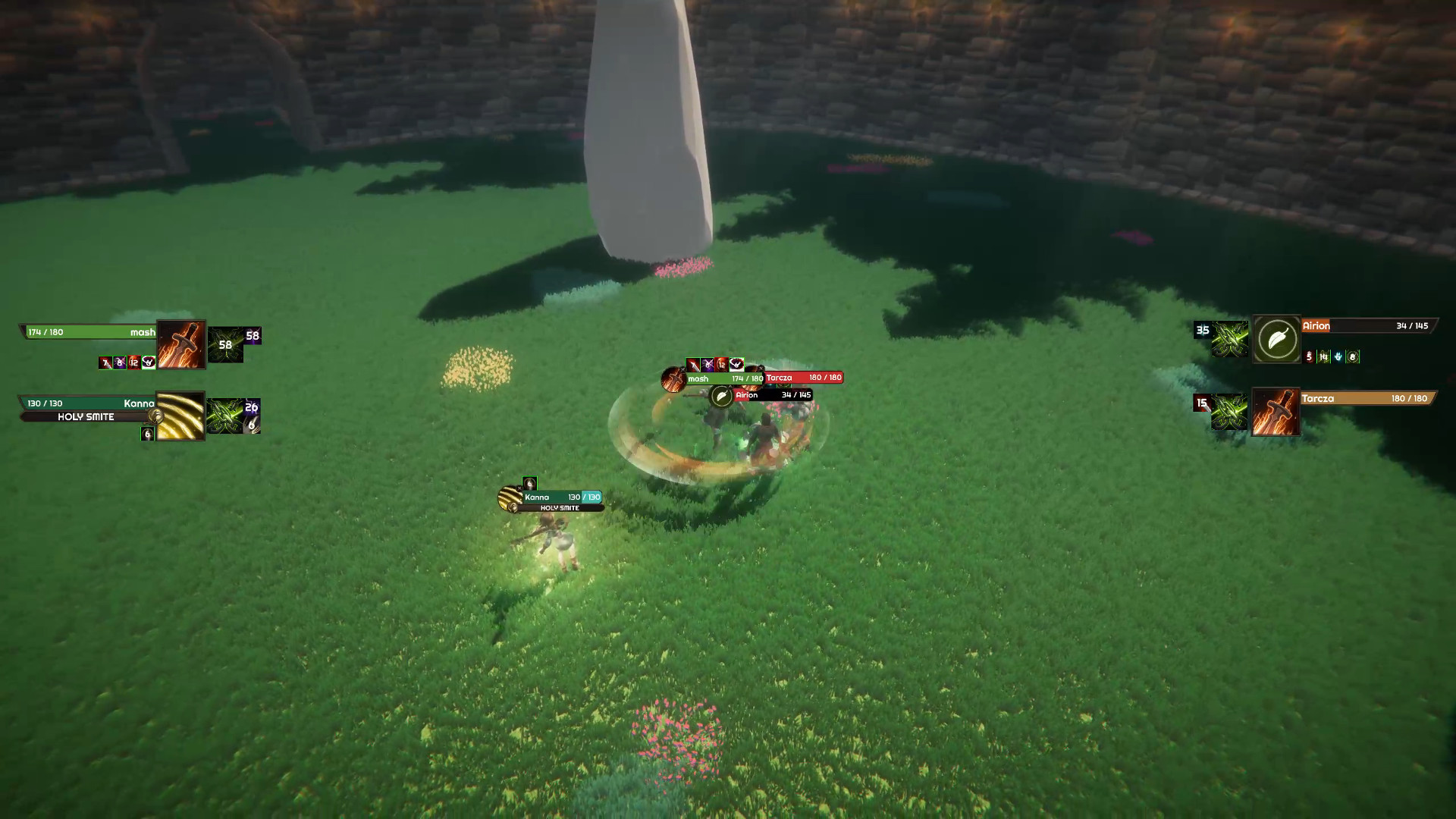Click the blue hand buff under Airion's frame
1456x819 pixels.
coord(1338,357)
